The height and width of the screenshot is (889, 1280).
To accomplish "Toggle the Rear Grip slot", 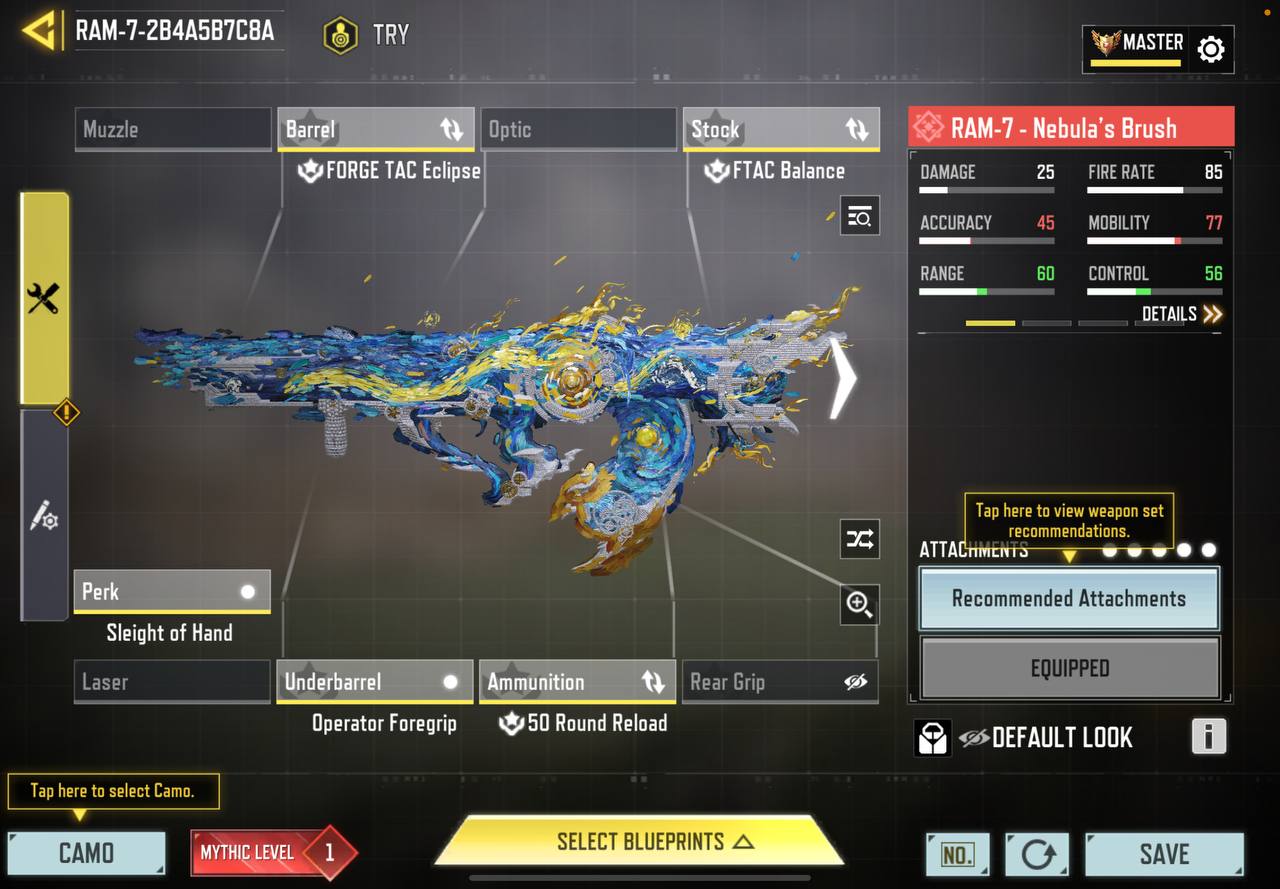I will [x=779, y=682].
